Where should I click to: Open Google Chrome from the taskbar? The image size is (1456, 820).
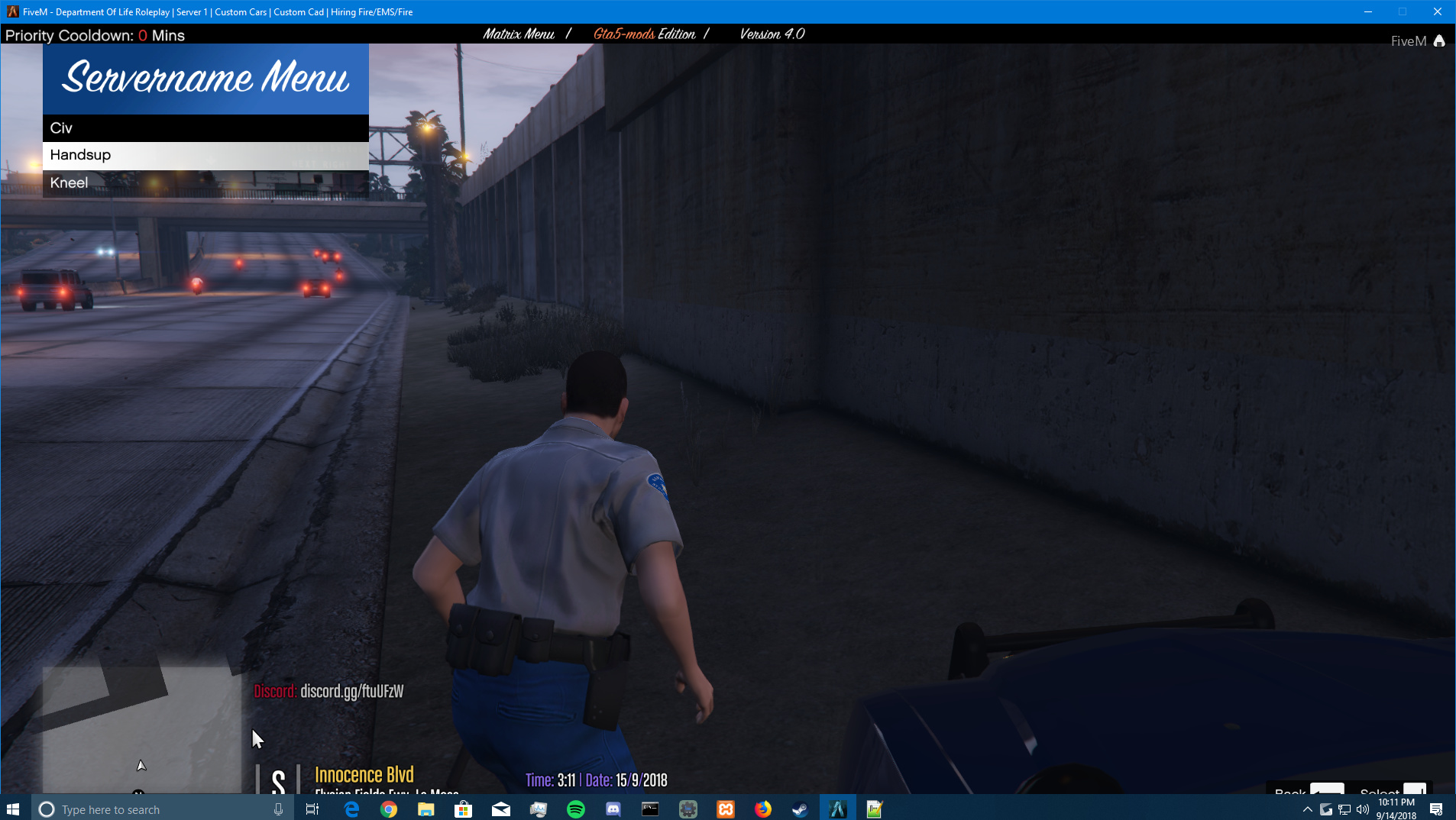389,809
